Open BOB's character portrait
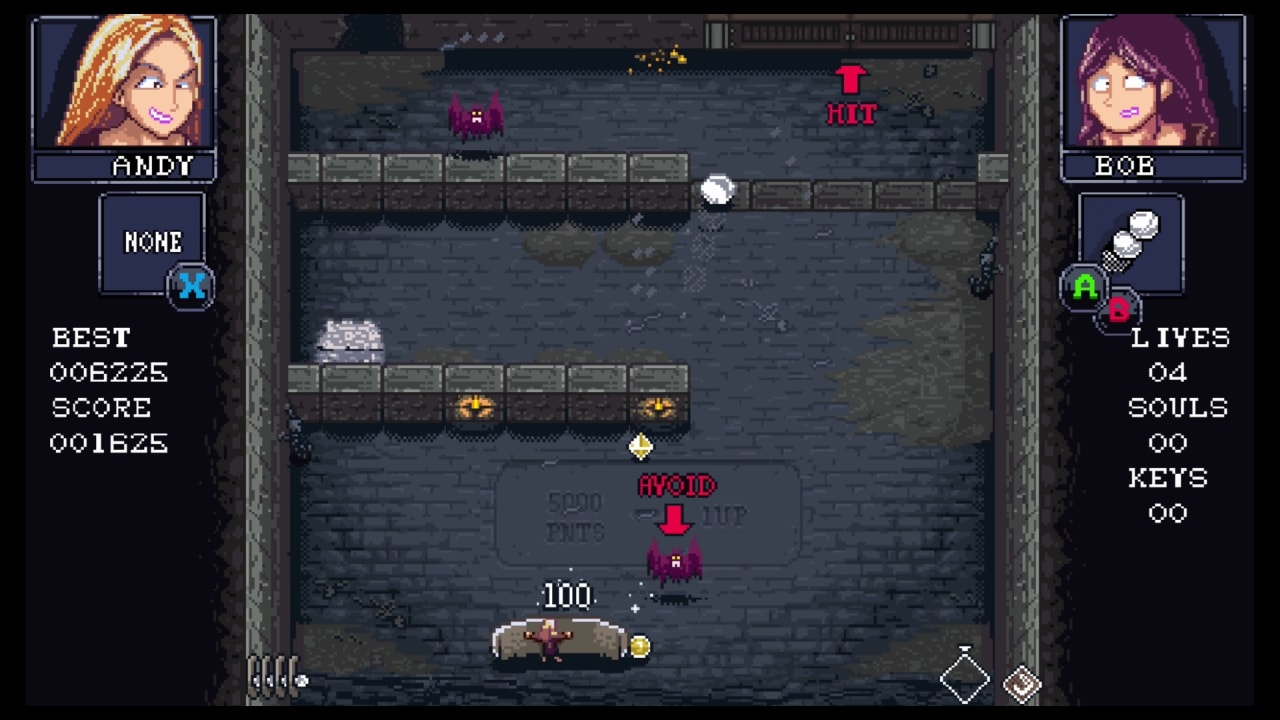This screenshot has width=1280, height=720. (x=1155, y=85)
